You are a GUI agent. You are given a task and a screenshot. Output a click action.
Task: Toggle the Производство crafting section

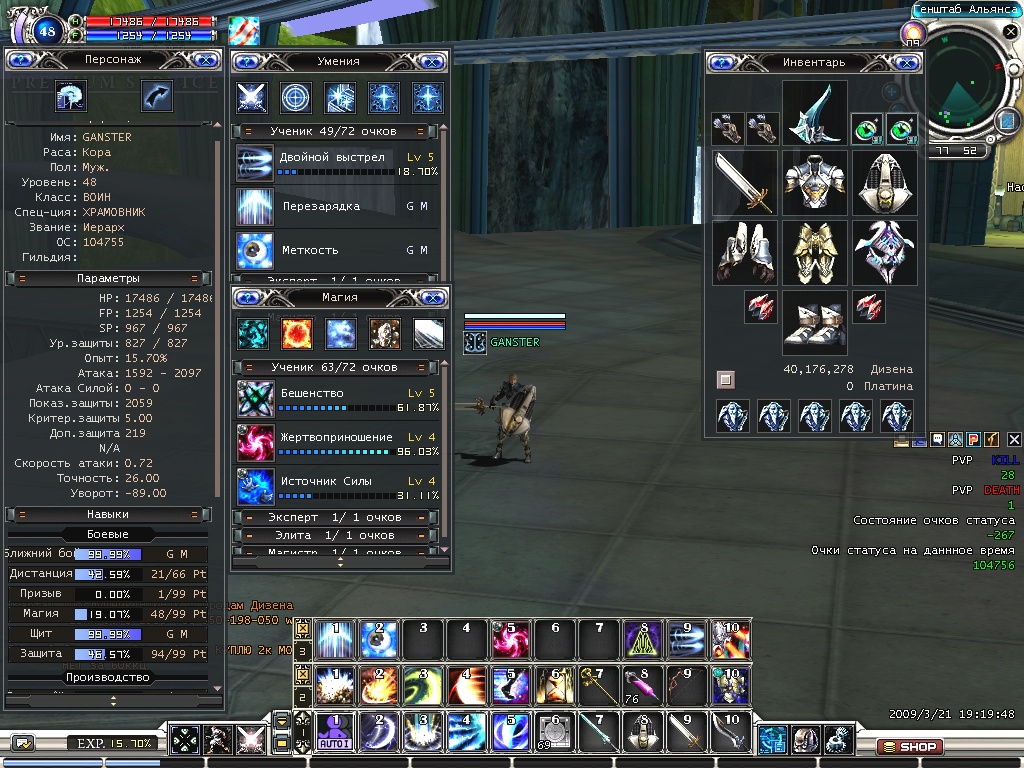(108, 677)
